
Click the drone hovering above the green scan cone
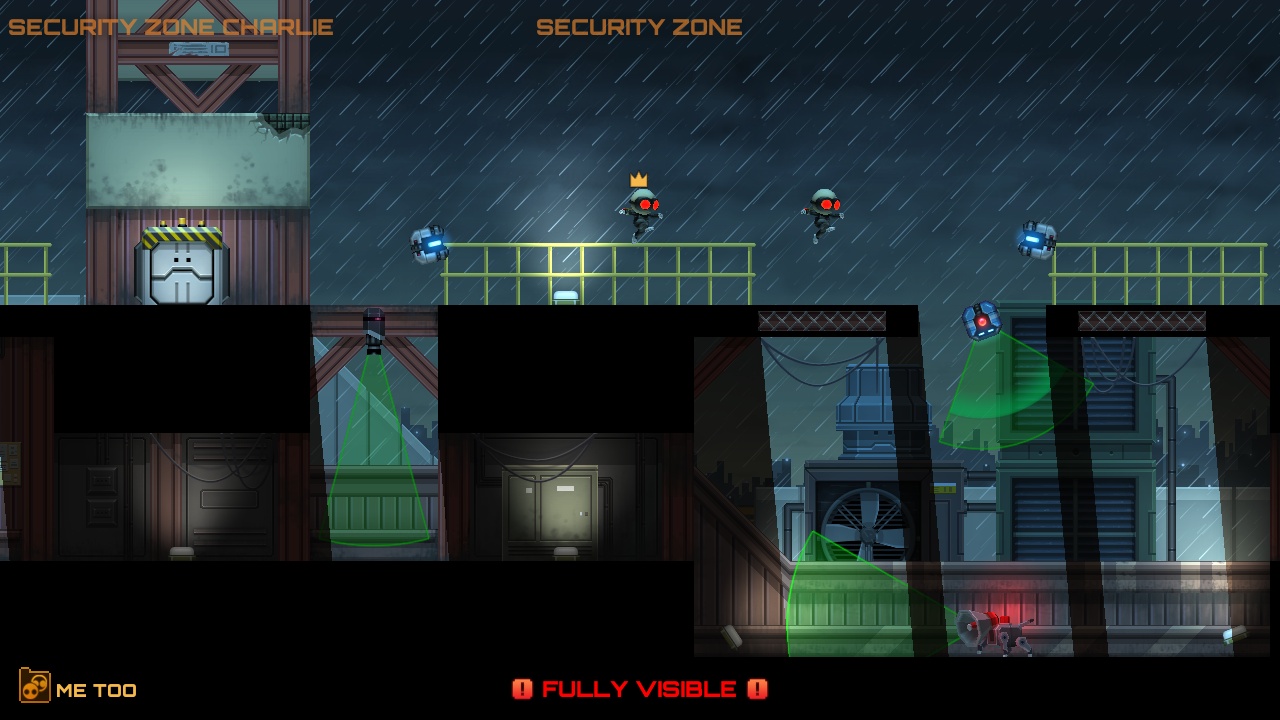985,320
